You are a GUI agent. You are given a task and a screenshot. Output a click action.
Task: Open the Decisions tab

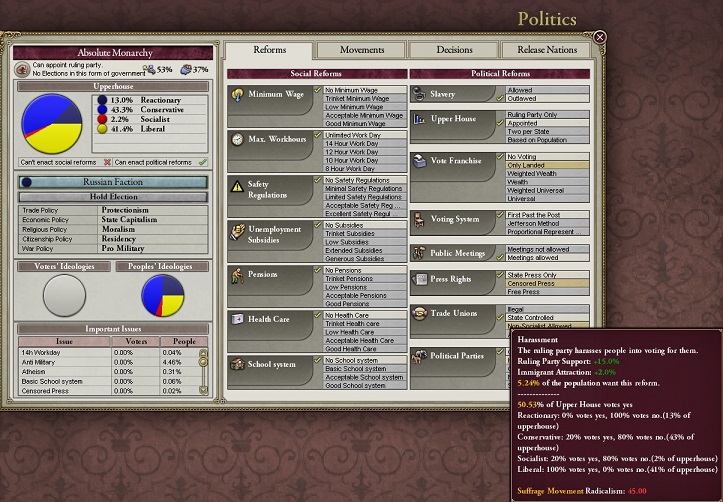click(454, 50)
